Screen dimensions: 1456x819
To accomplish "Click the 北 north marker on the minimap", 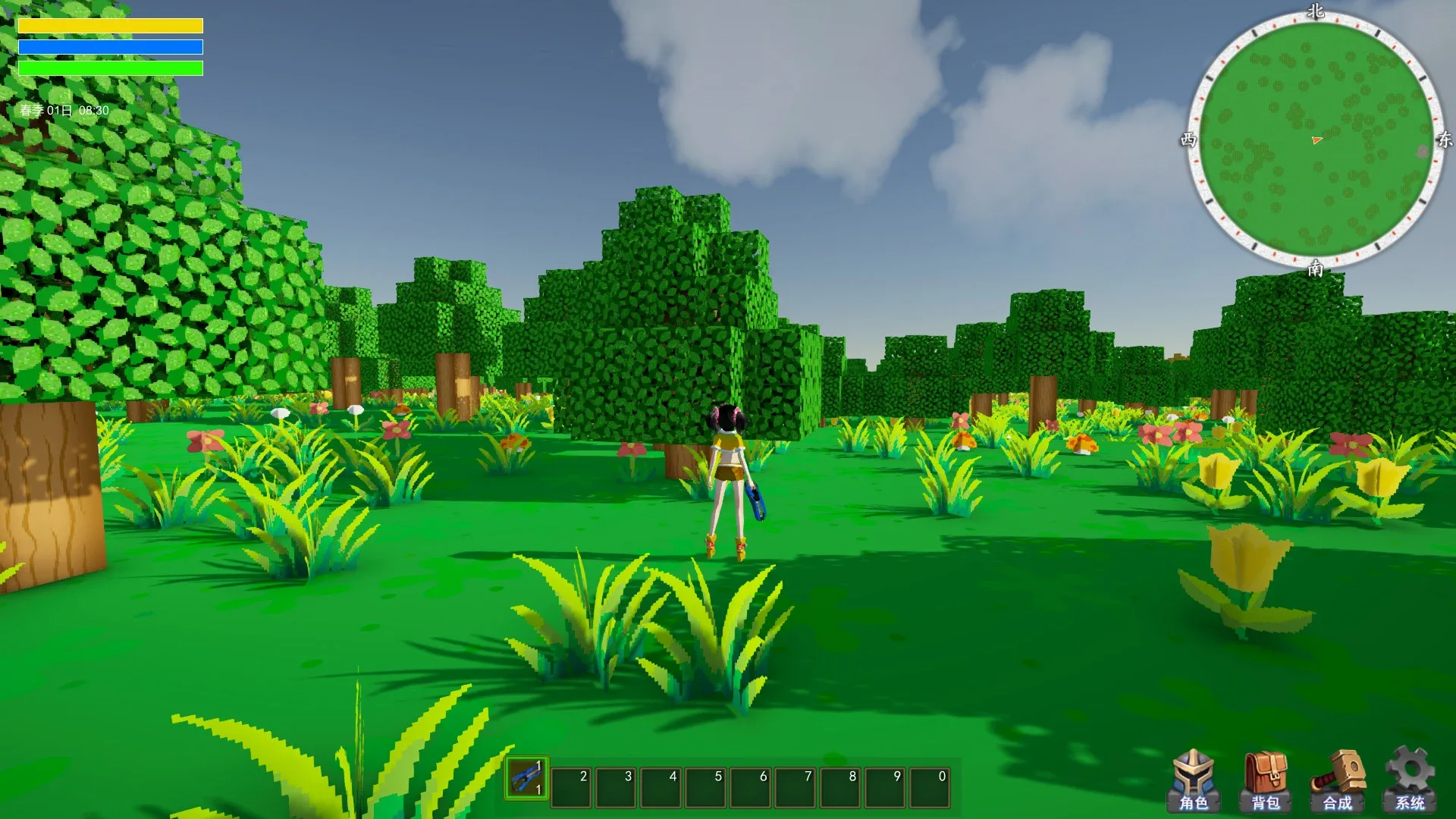I will point(1316,11).
